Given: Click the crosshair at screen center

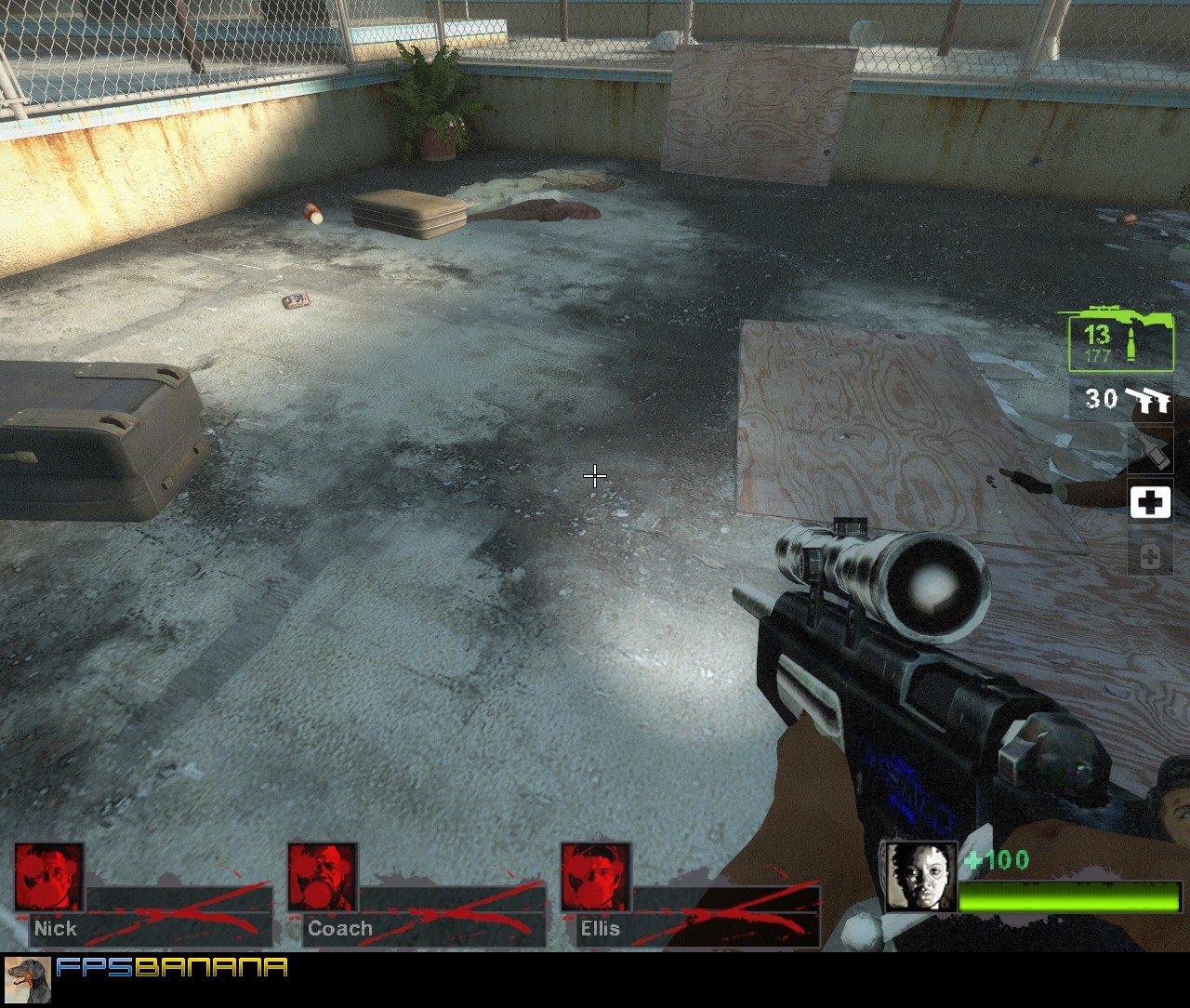Looking at the screenshot, I should pos(595,476).
